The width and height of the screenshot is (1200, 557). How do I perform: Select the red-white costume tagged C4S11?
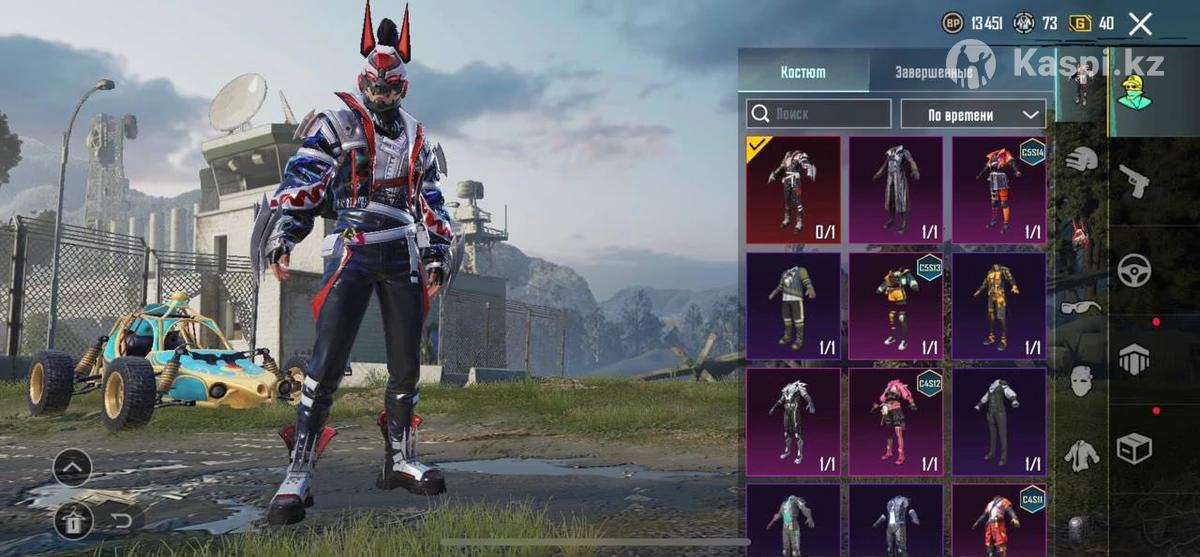click(x=999, y=518)
